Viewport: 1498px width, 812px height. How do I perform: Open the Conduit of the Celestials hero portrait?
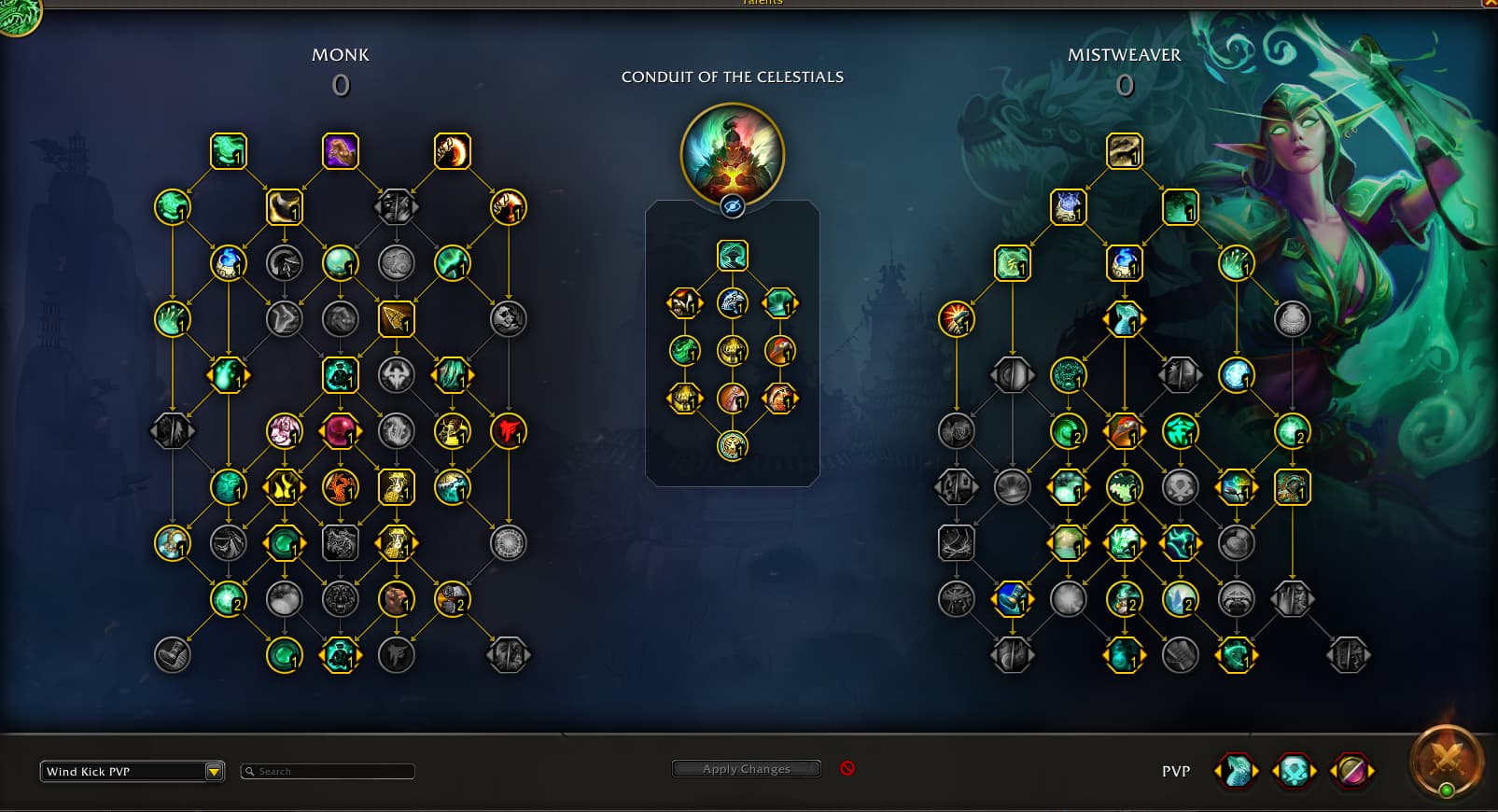point(733,154)
